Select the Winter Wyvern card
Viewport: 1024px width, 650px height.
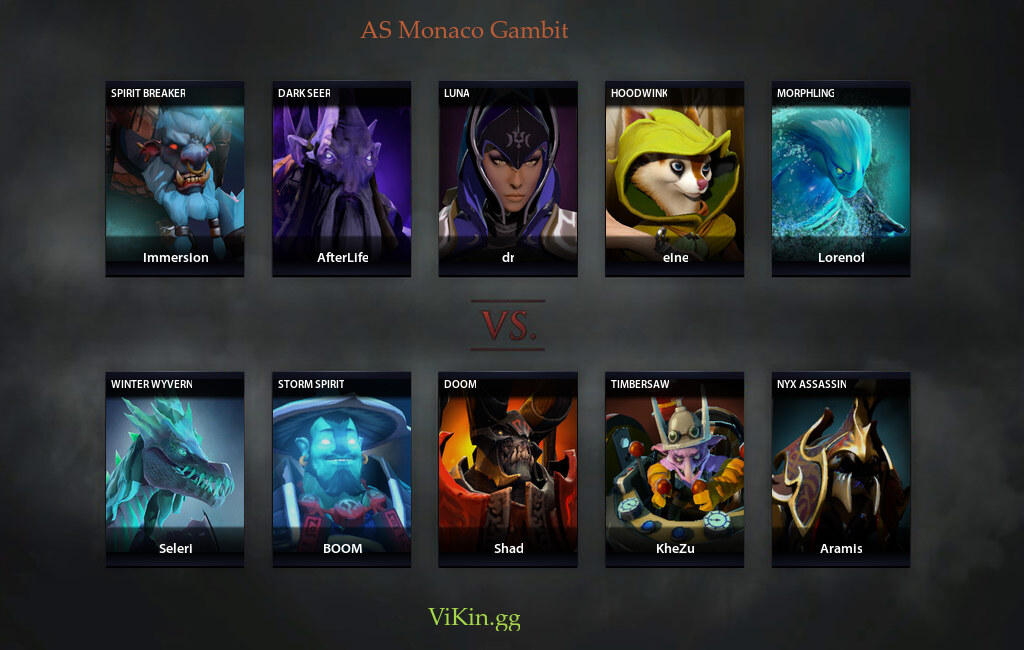click(175, 470)
